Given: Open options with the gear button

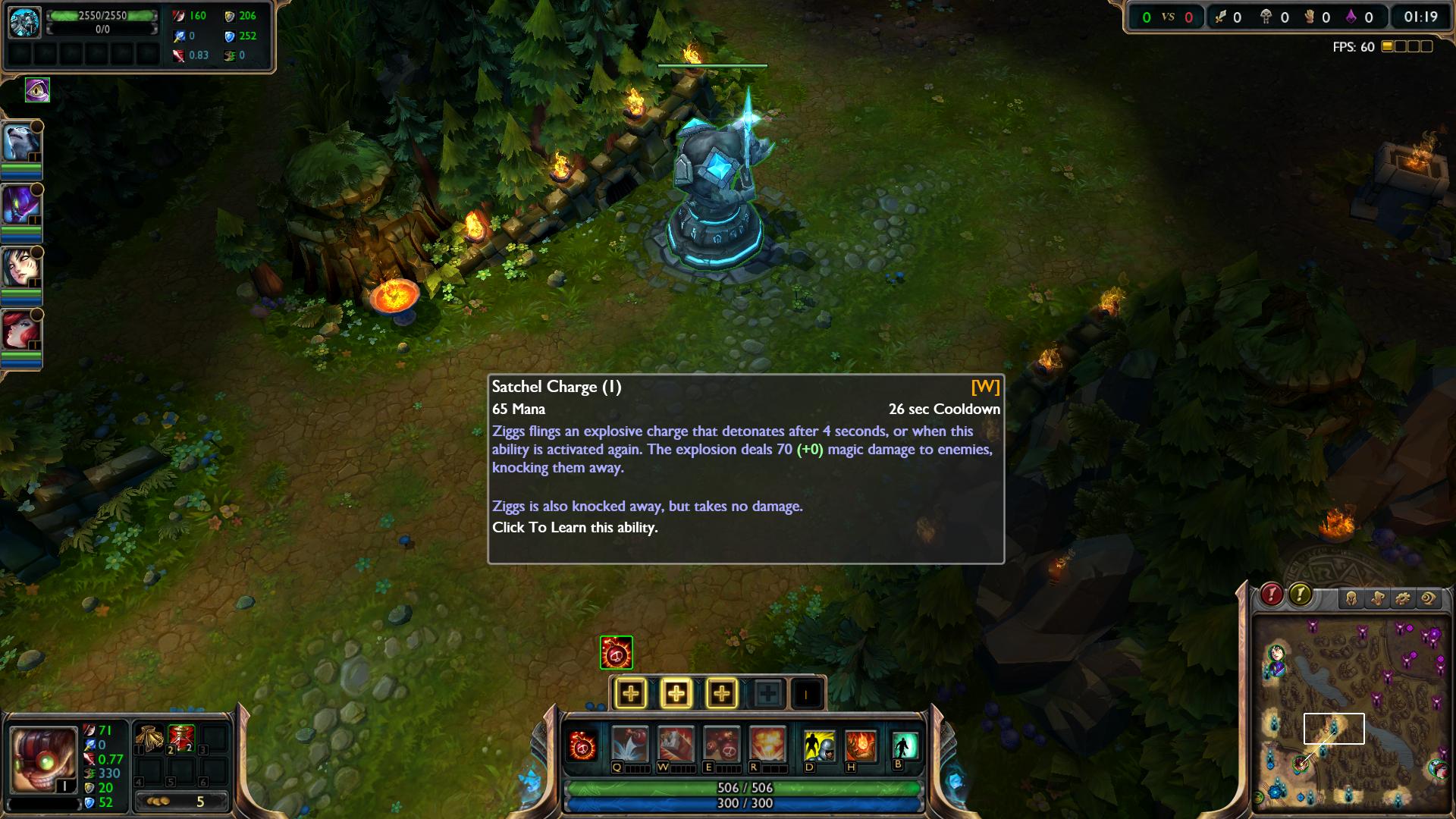Looking at the screenshot, I should pyautogui.click(x=1403, y=599).
